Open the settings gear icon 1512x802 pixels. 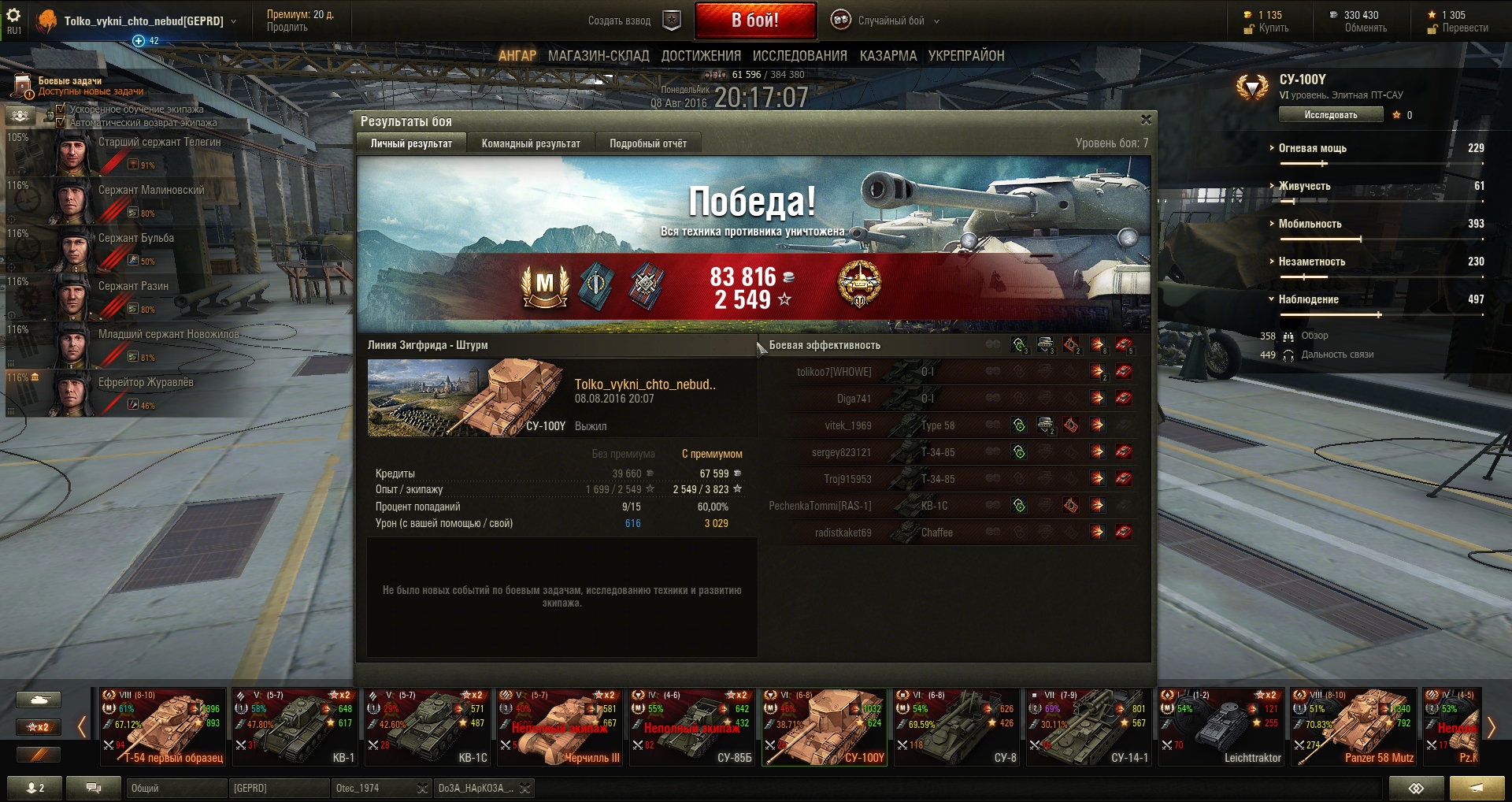pos(13,16)
